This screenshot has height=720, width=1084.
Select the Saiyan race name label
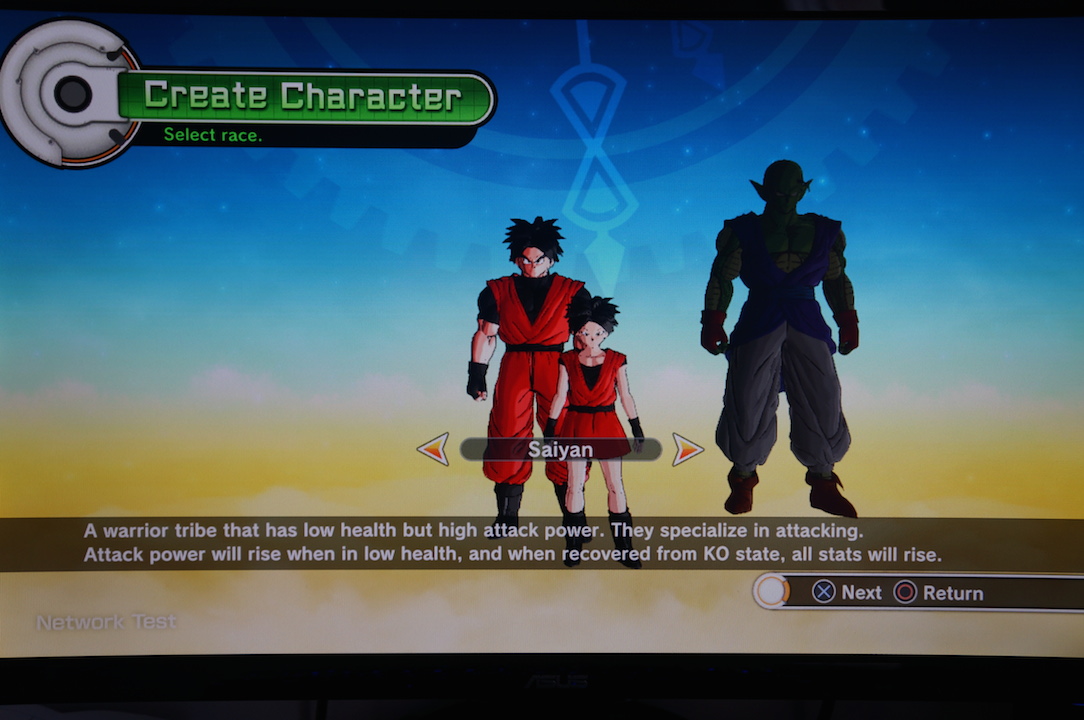coord(560,450)
